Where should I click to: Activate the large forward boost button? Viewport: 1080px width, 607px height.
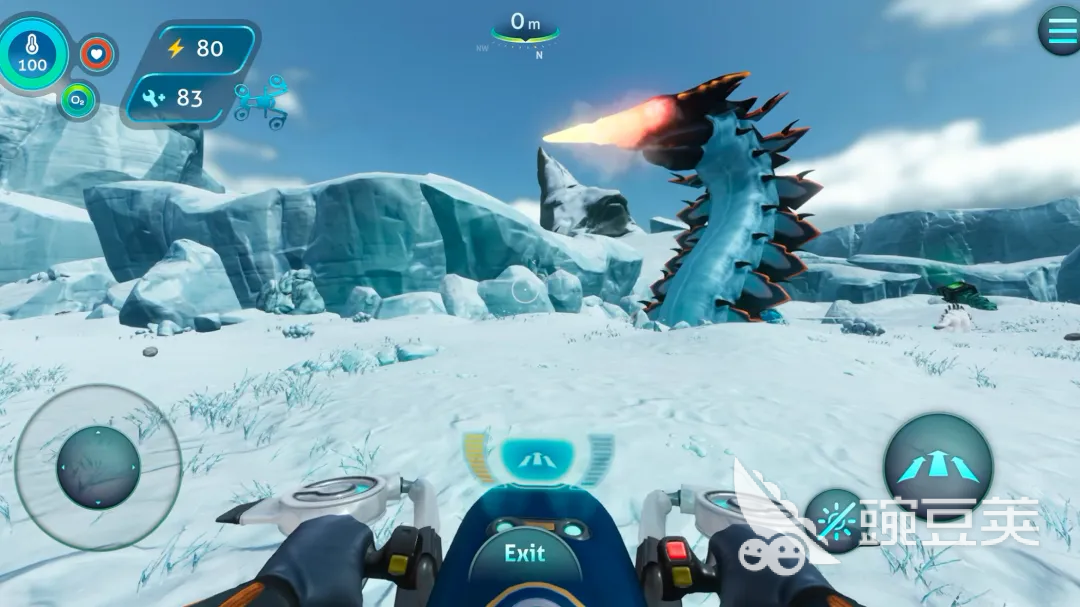click(937, 466)
